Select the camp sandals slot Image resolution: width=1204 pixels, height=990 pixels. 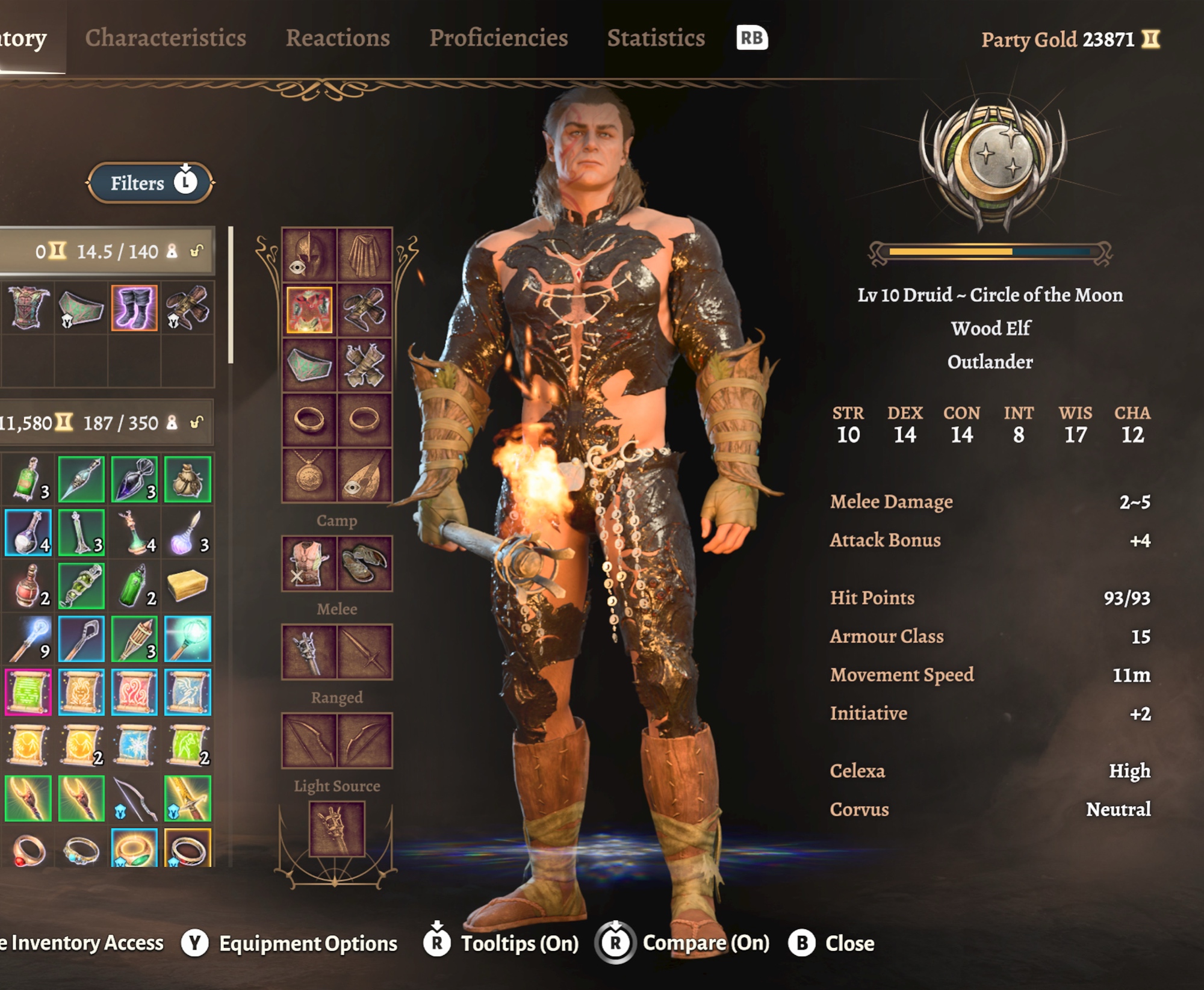tap(365, 563)
